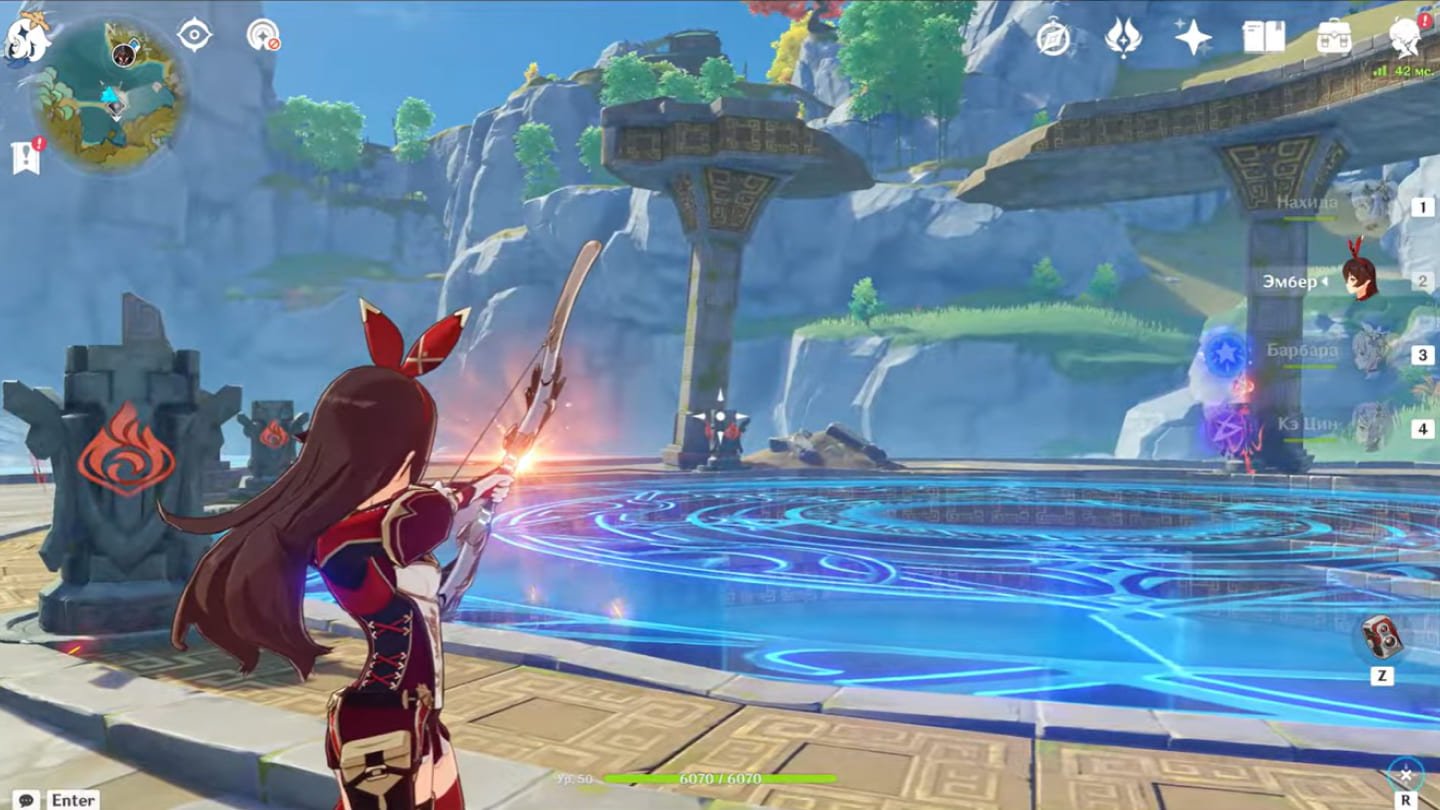Viewport: 1440px width, 810px height.
Task: Open the backpack inventory
Action: (x=1333, y=38)
